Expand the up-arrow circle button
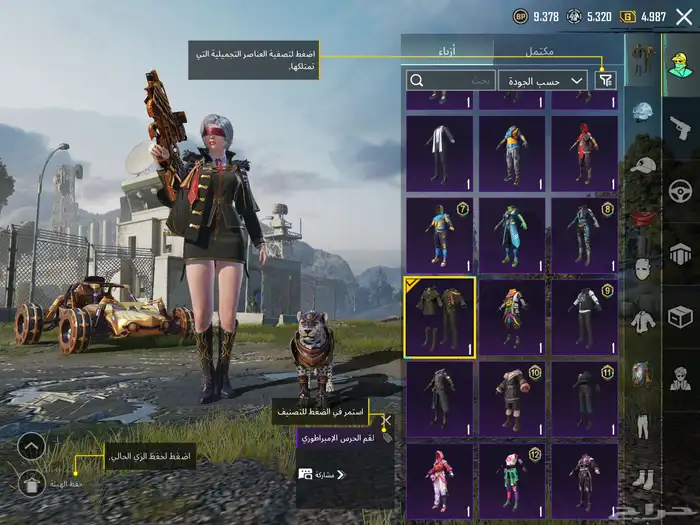Screen dimensions: 700x525 31,446
